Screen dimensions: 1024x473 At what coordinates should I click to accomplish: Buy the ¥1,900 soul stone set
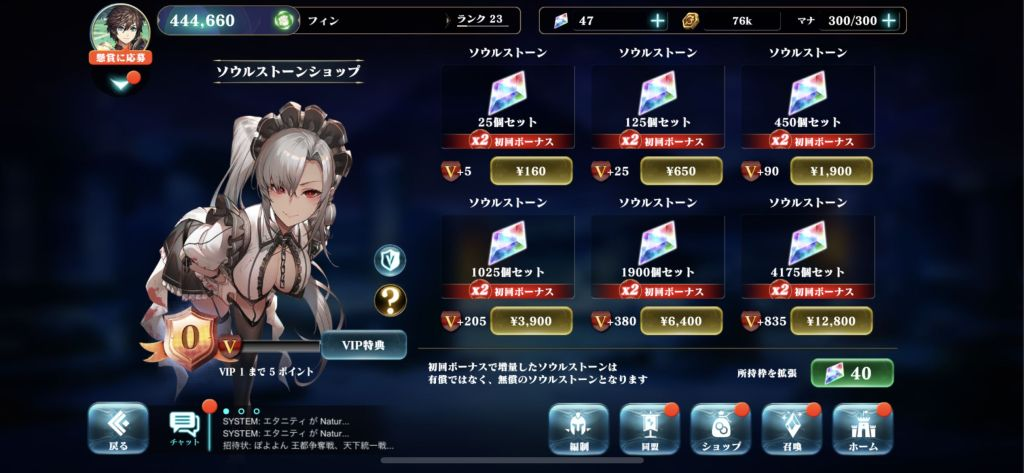[831, 171]
